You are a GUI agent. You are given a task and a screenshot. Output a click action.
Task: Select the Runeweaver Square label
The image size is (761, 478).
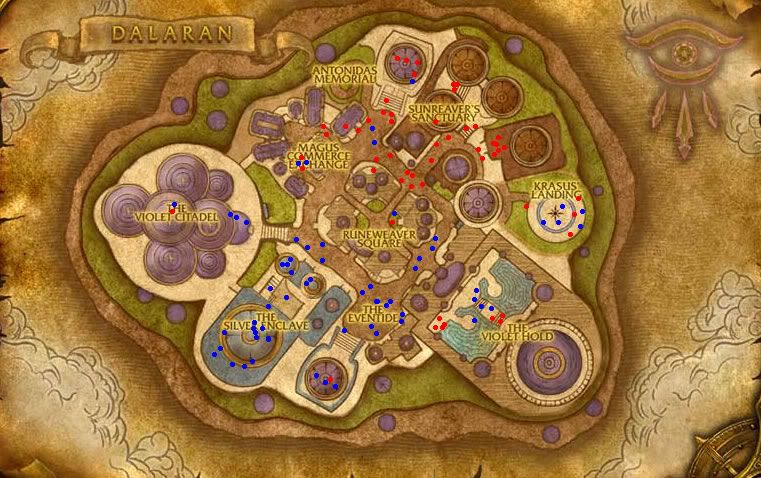(372, 236)
